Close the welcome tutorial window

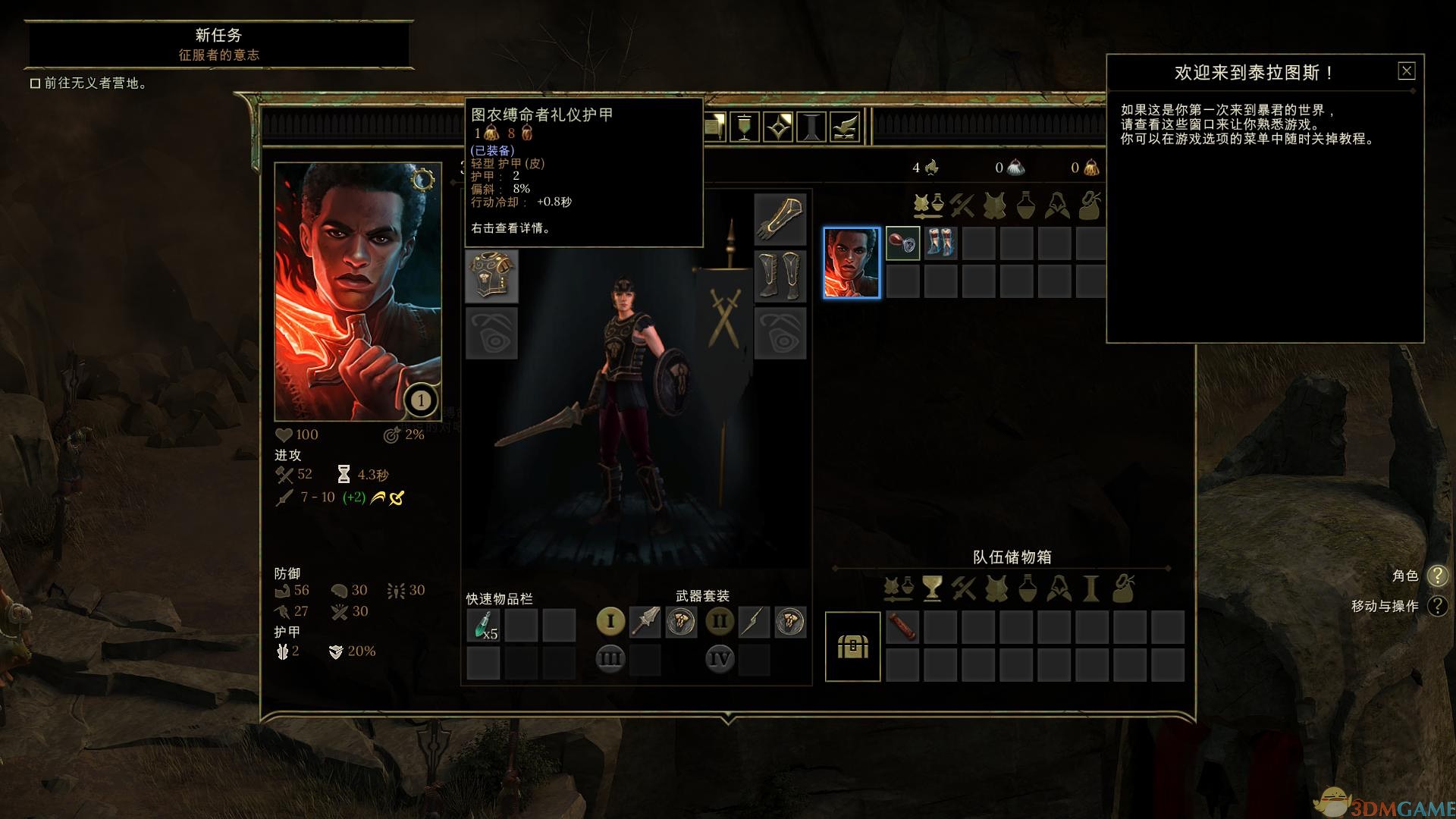coord(1406,71)
